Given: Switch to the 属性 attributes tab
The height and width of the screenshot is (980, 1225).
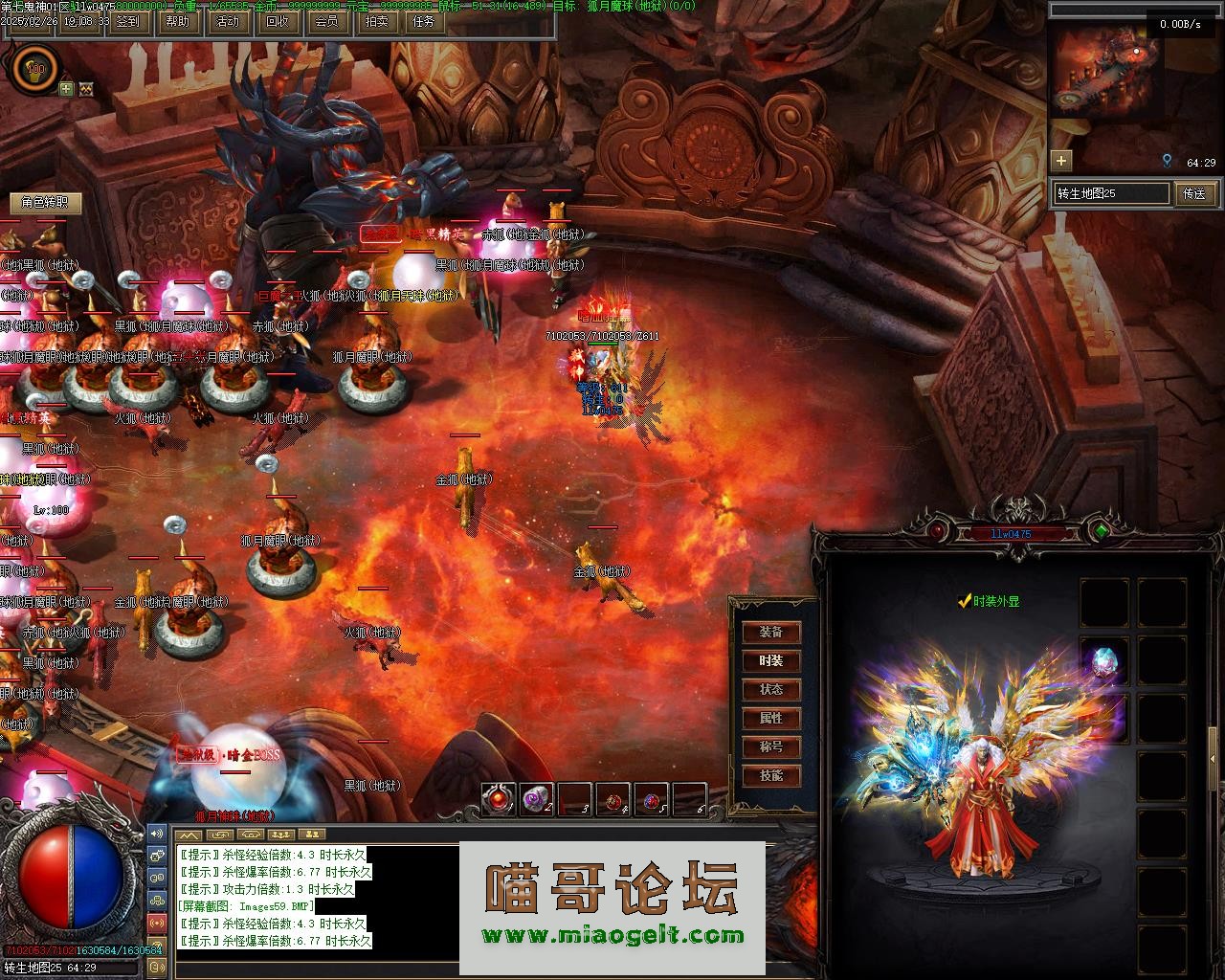Looking at the screenshot, I should point(771,719).
